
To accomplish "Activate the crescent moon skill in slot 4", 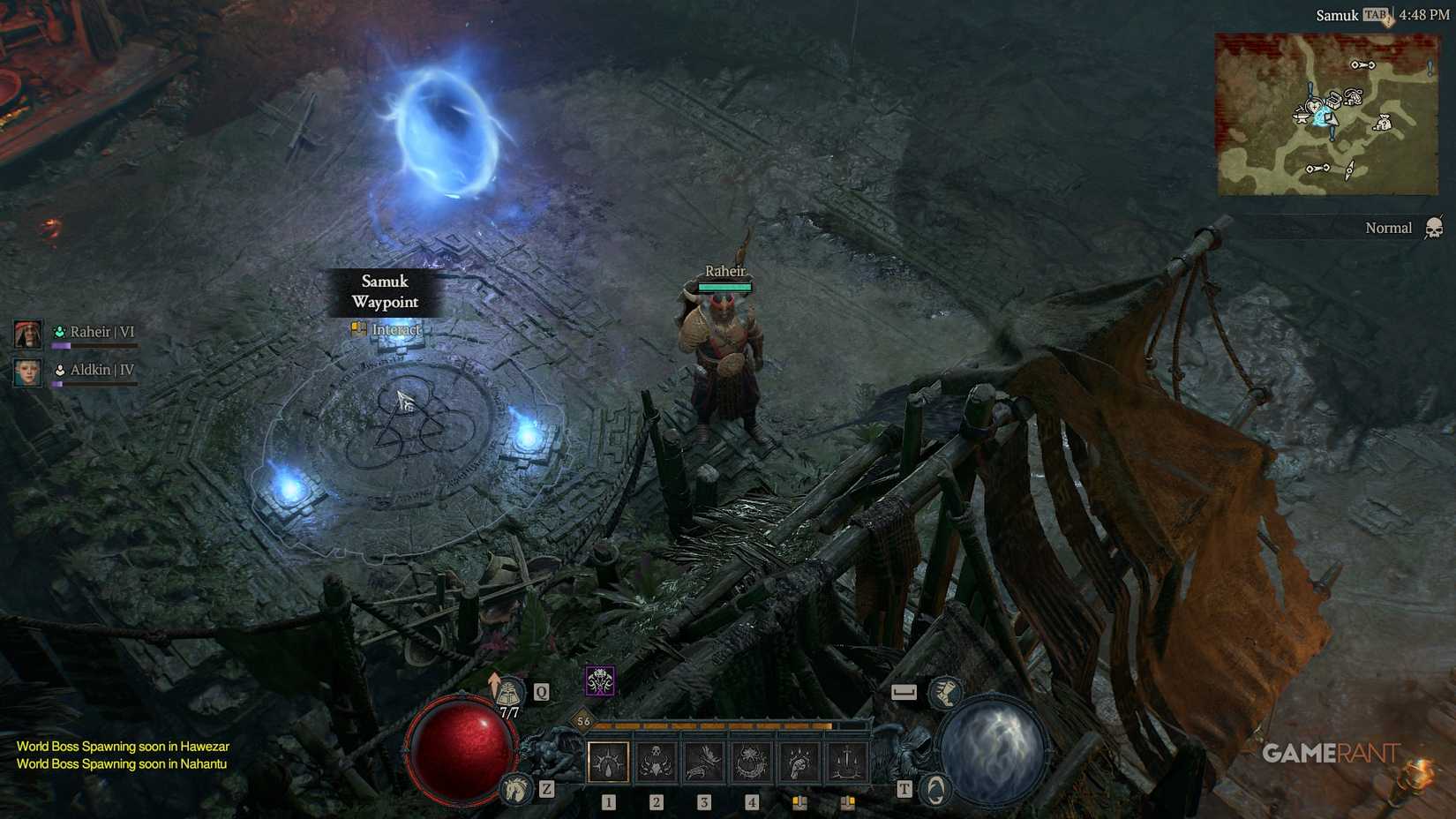I will (751, 762).
